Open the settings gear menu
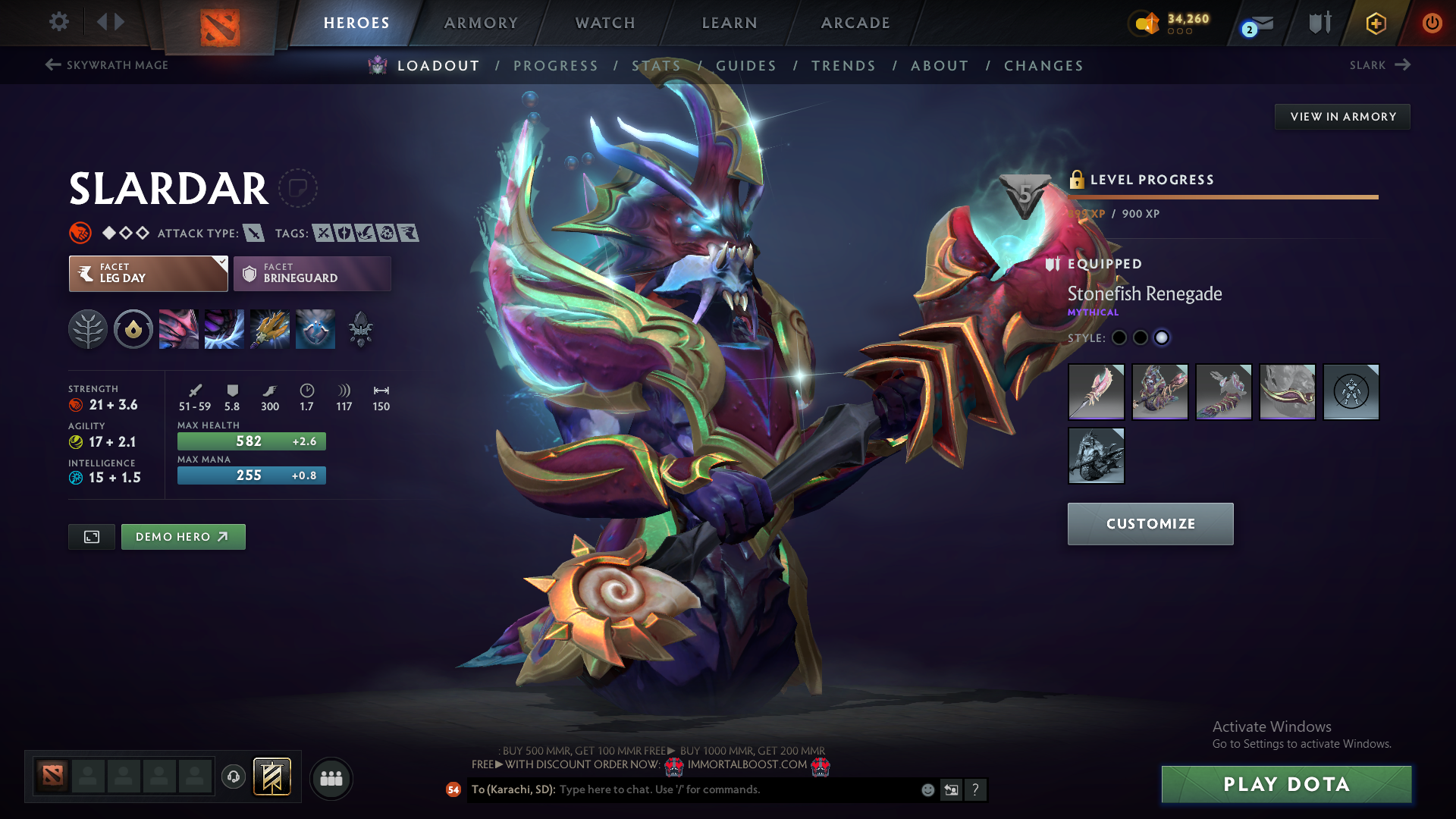This screenshot has height=819, width=1456. (58, 22)
